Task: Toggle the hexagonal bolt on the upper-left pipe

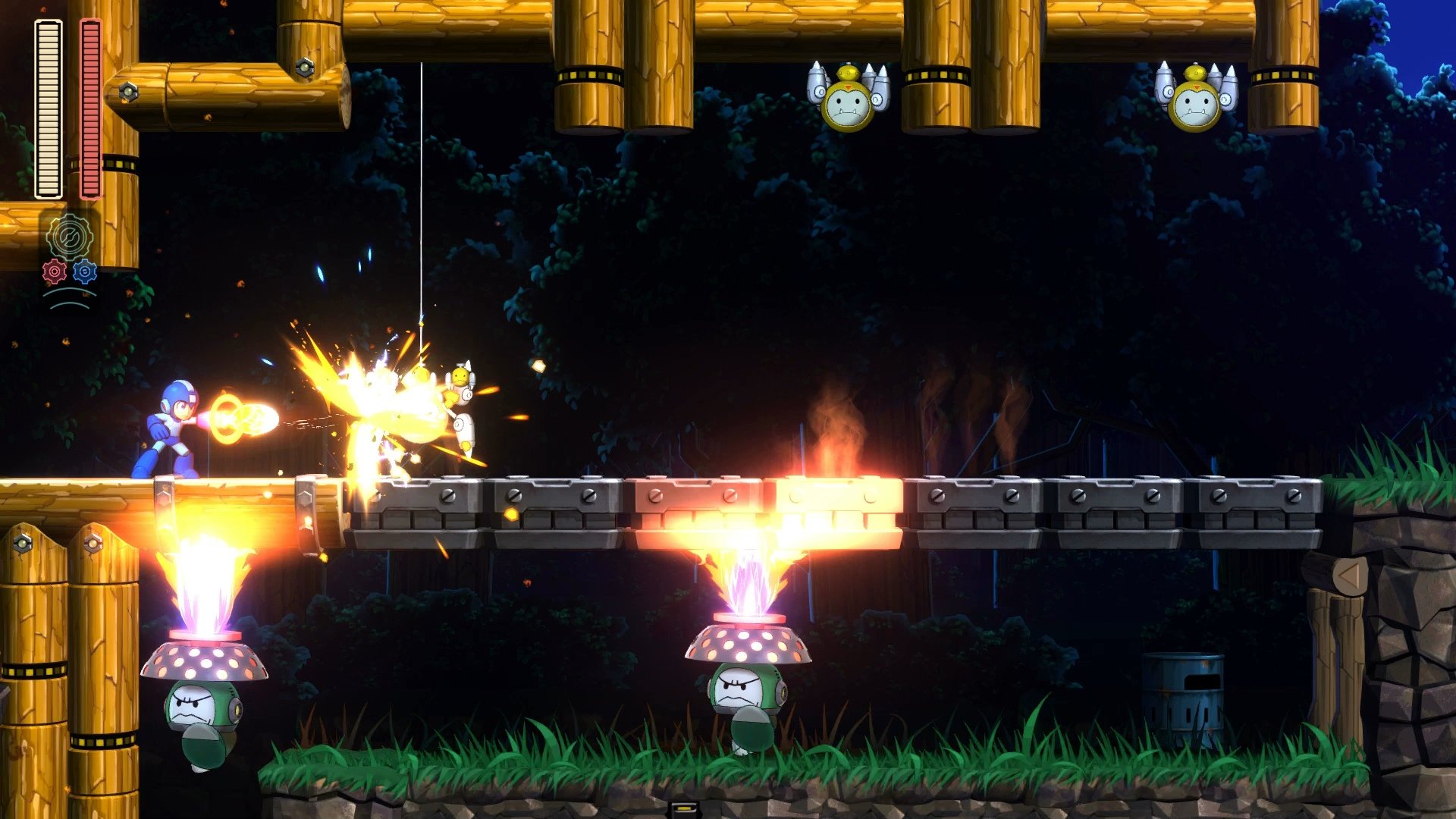Action: [129, 91]
